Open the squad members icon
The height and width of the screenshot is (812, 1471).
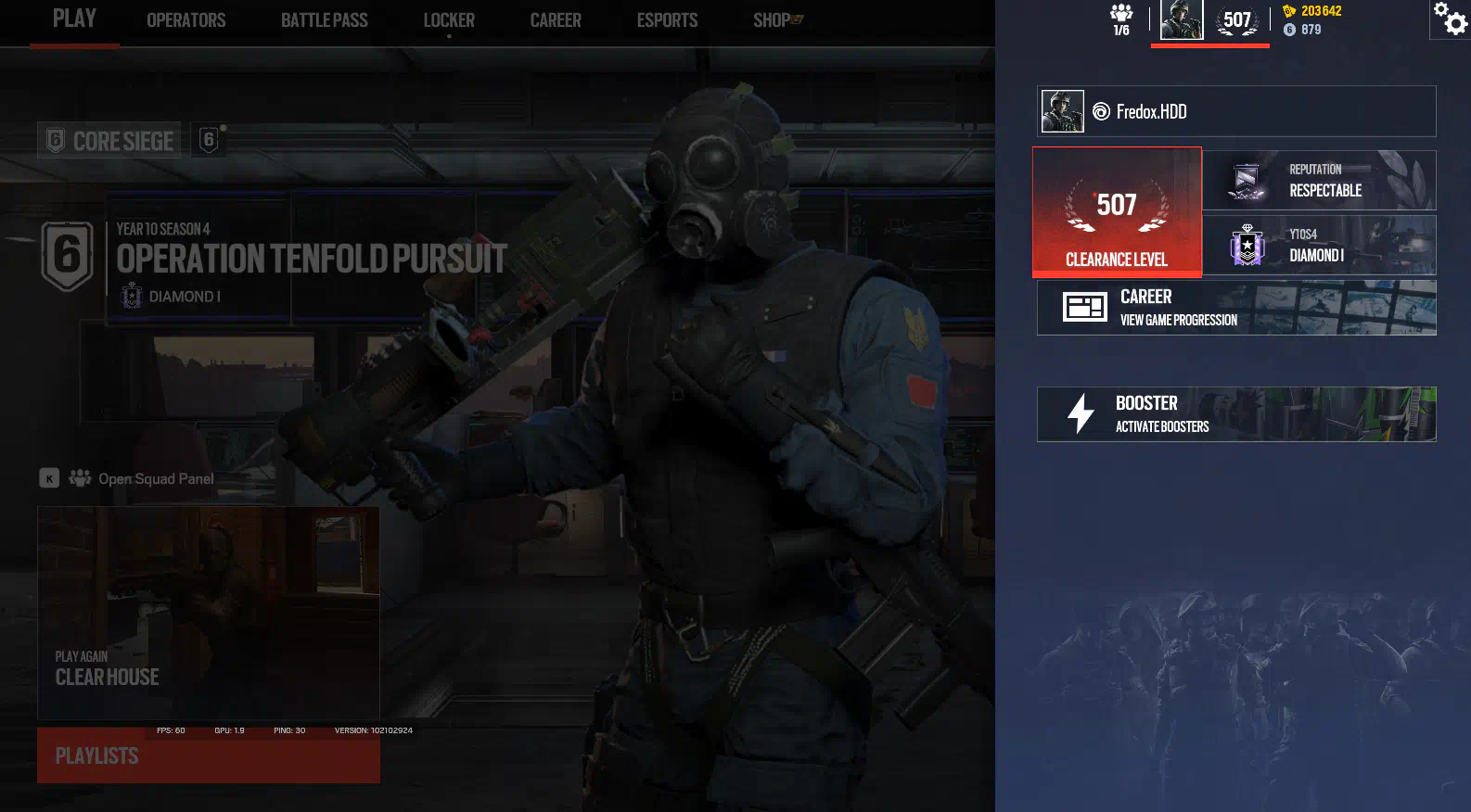(x=1121, y=19)
